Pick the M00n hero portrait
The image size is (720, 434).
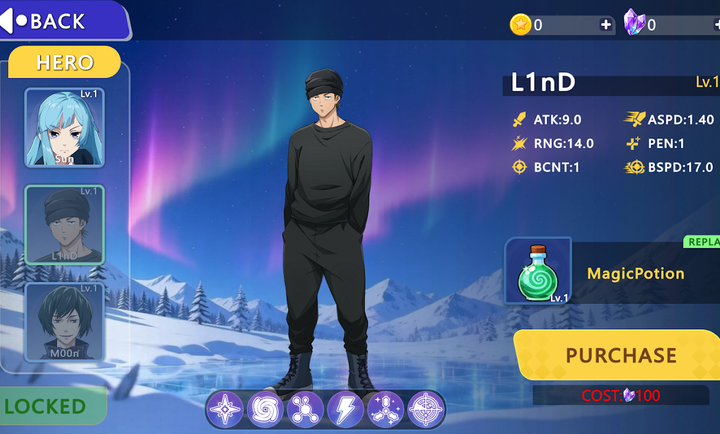click(x=64, y=321)
